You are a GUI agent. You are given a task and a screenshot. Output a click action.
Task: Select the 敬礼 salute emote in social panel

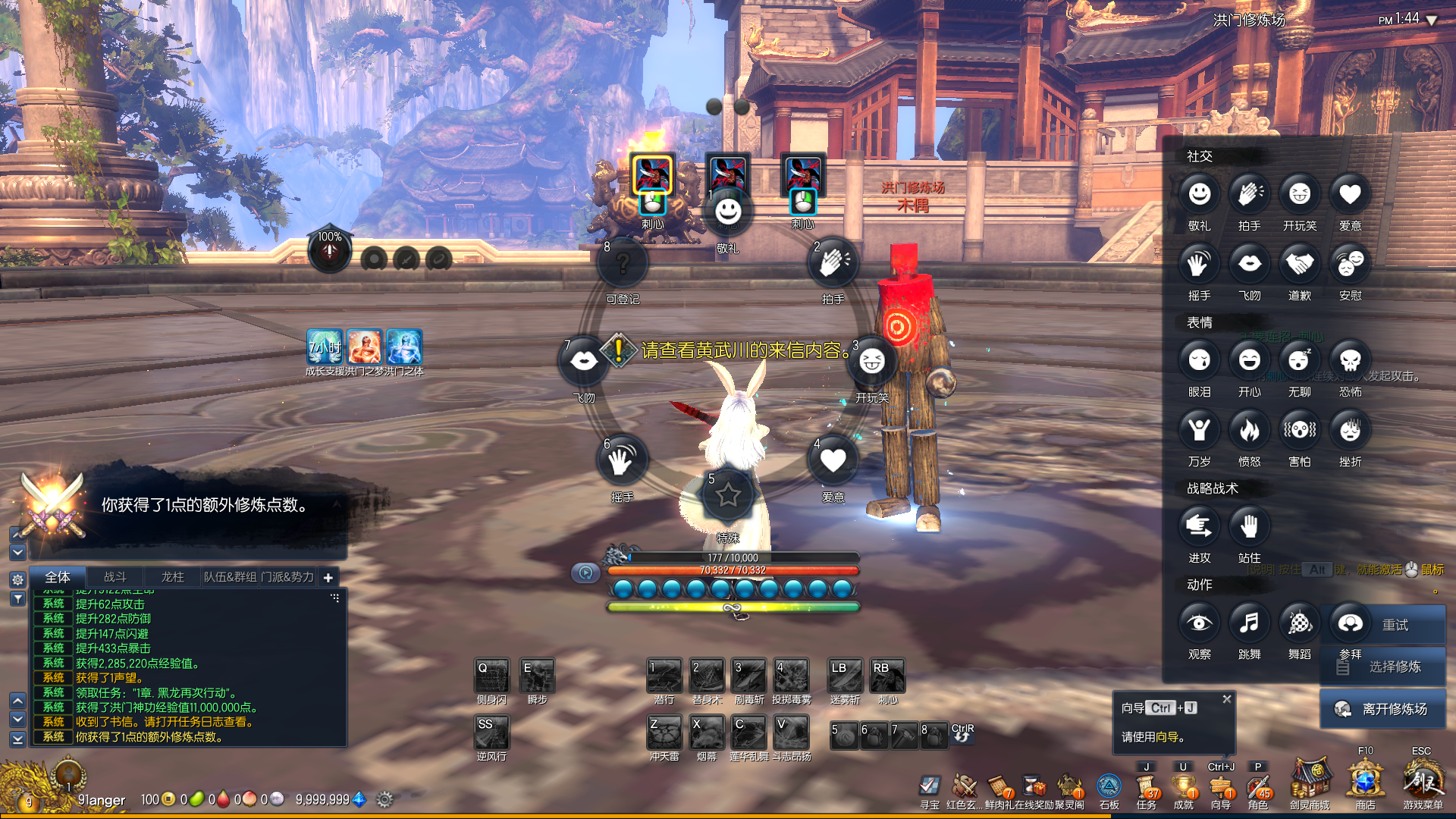pos(1199,195)
